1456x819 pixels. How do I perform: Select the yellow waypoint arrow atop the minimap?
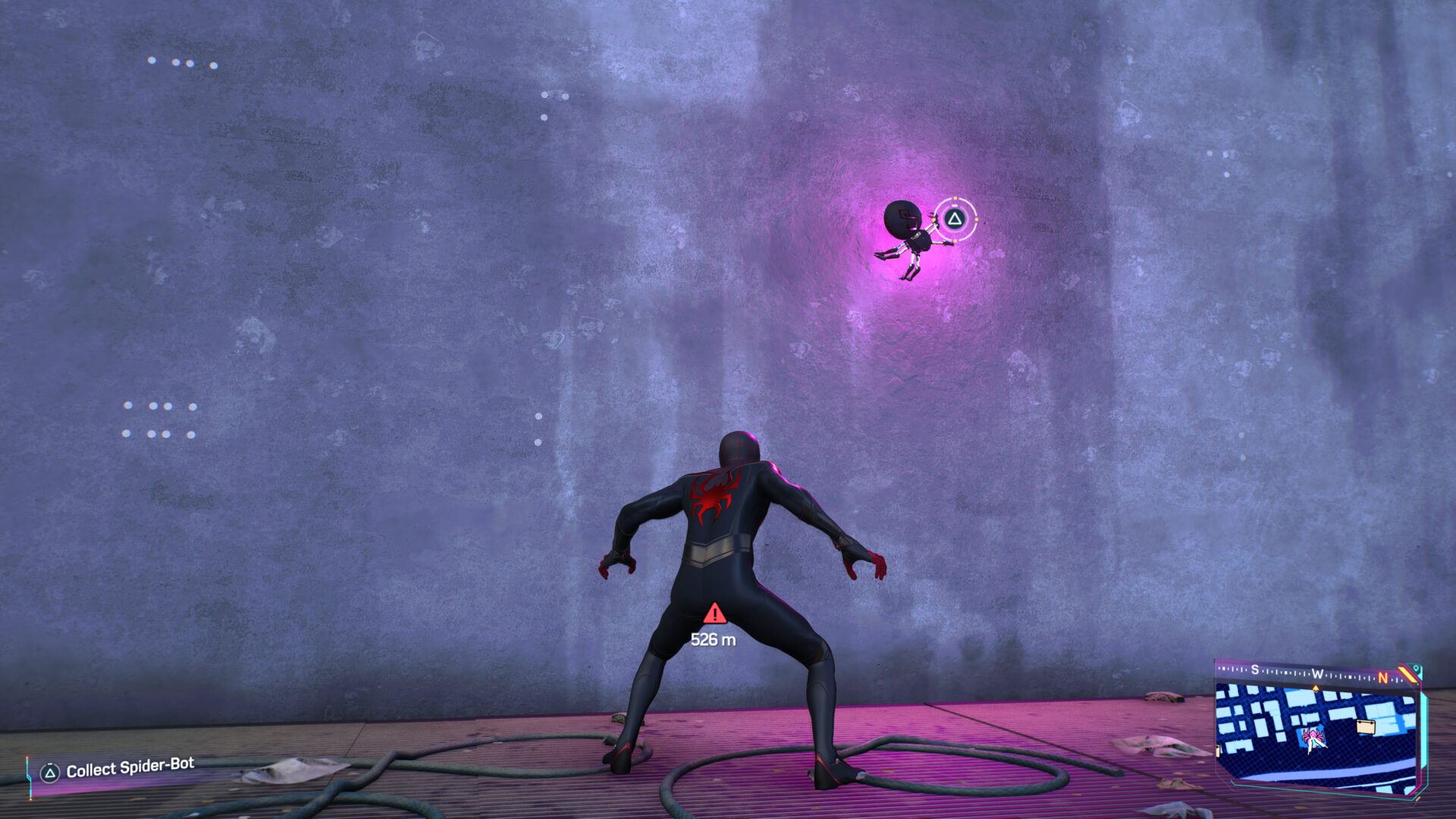tap(1316, 688)
